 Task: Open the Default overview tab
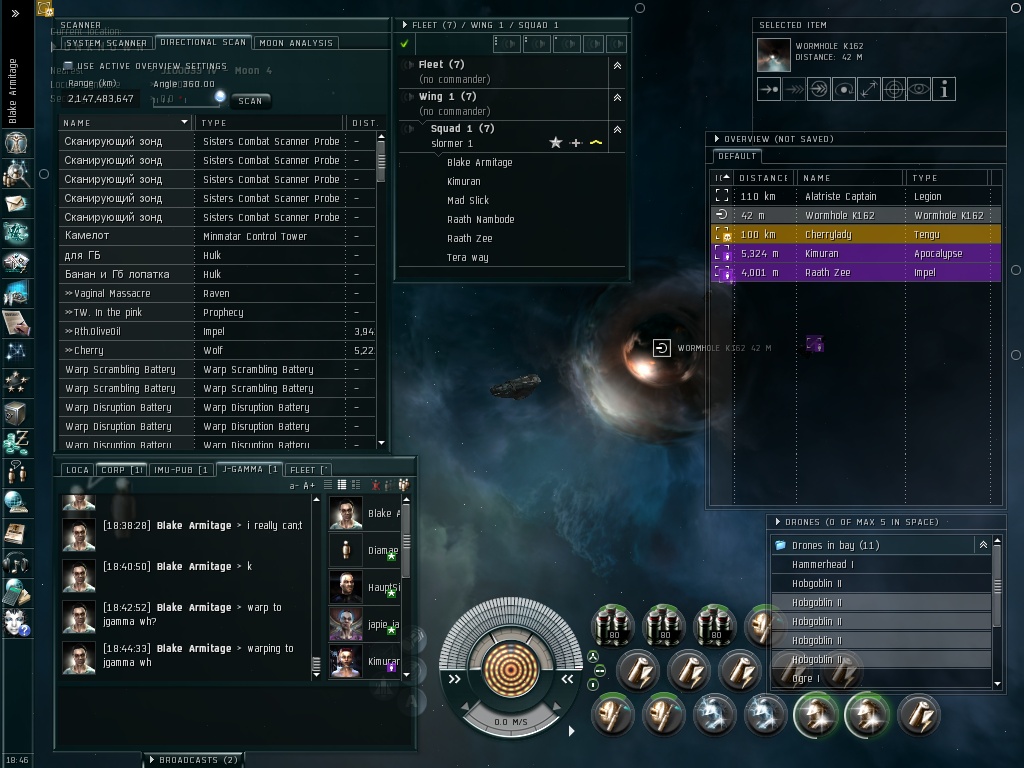tap(738, 157)
